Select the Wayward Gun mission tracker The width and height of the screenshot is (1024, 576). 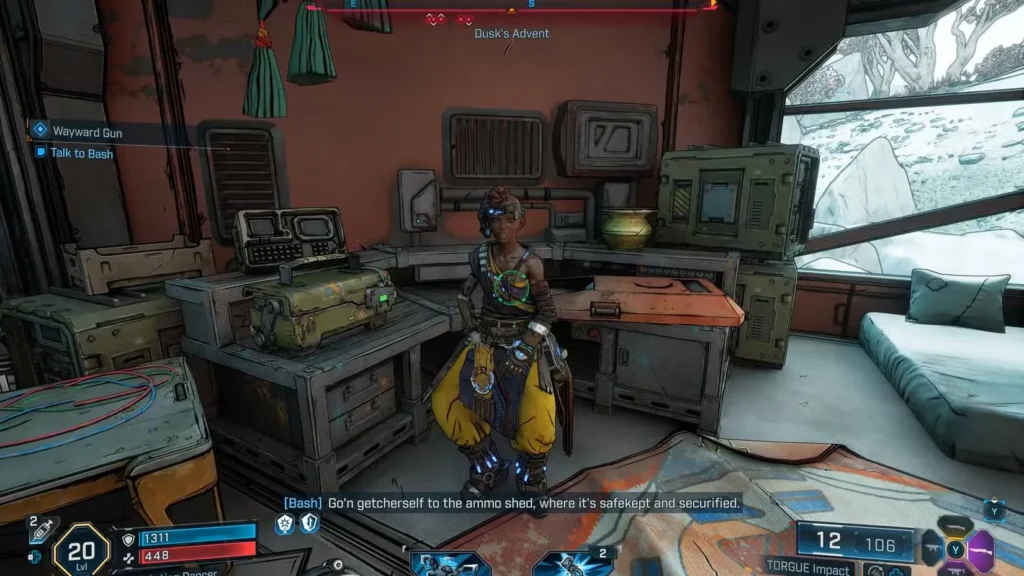(x=87, y=130)
